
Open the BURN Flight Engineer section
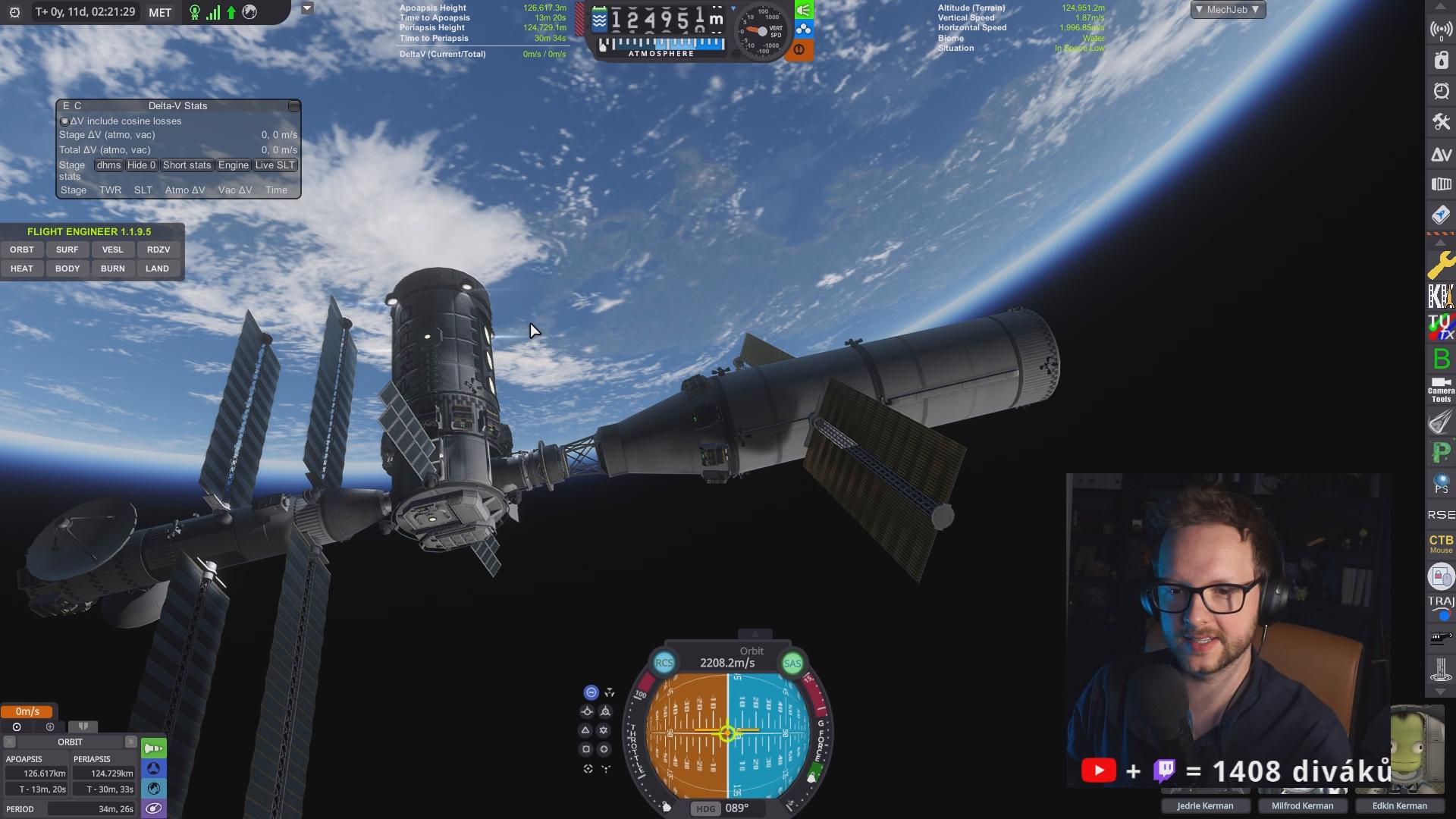tap(112, 268)
